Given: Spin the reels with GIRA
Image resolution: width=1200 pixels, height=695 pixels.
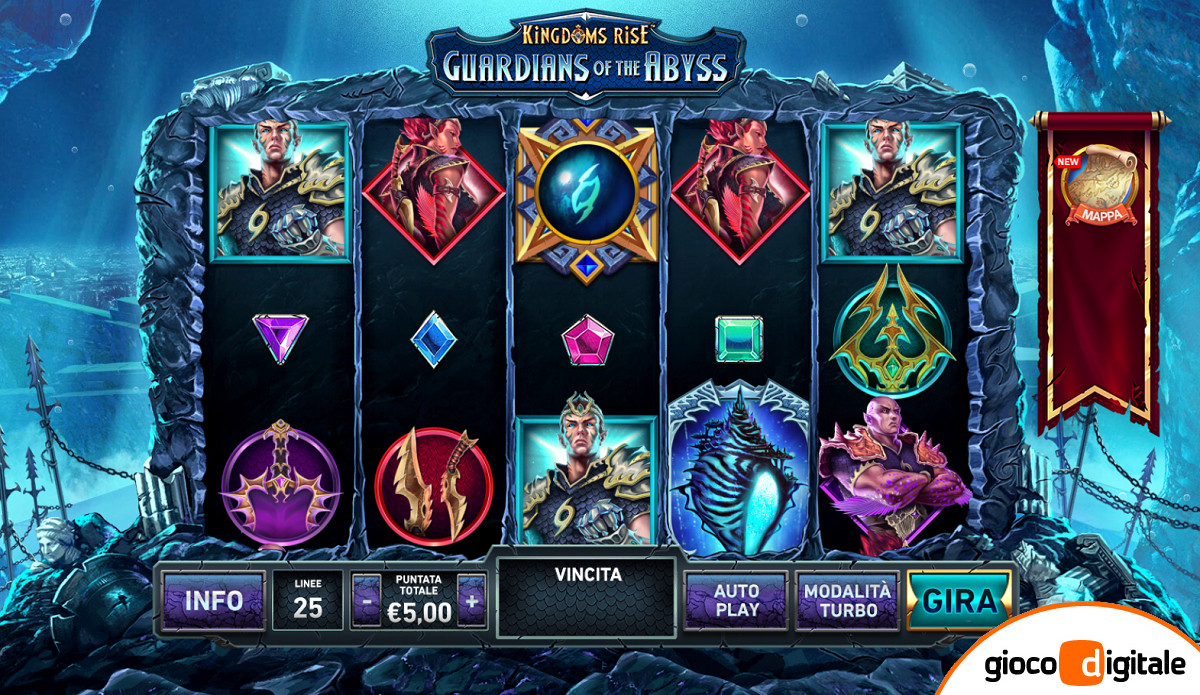Looking at the screenshot, I should click(959, 601).
